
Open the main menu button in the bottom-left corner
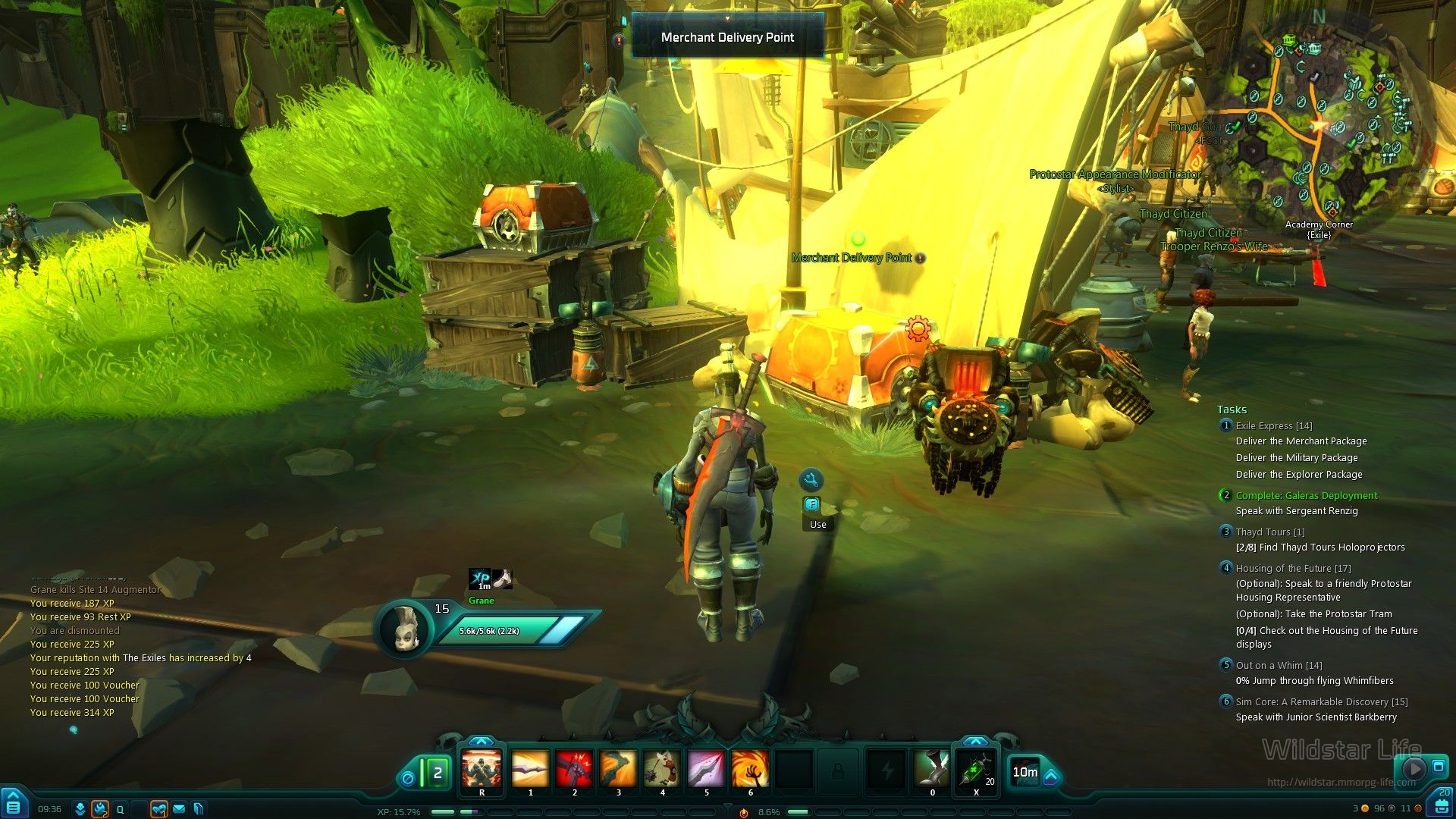[14, 805]
